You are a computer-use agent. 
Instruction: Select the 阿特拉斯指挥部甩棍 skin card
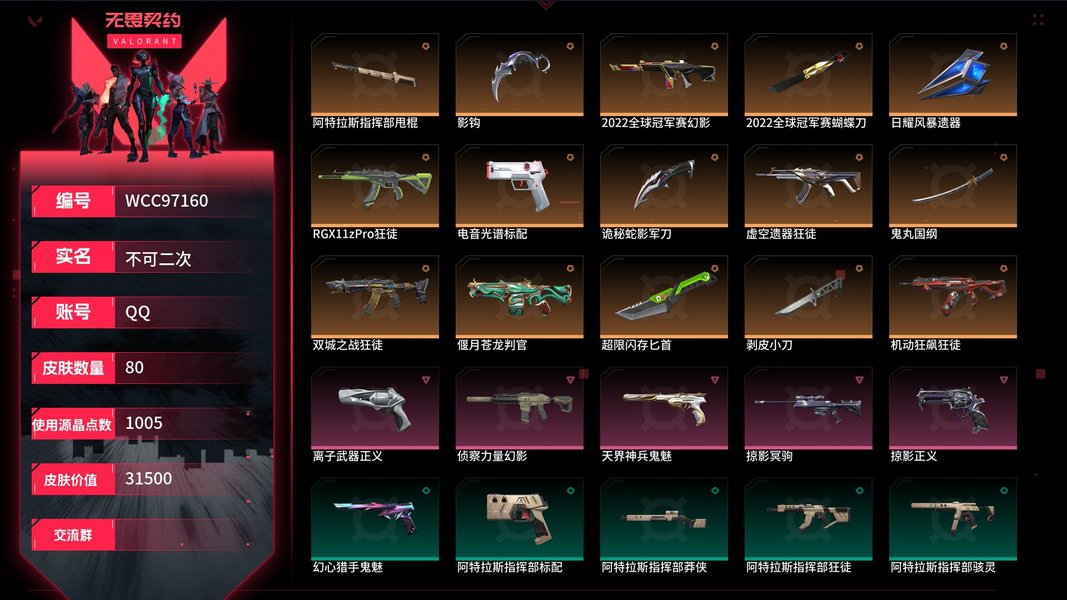(x=375, y=75)
